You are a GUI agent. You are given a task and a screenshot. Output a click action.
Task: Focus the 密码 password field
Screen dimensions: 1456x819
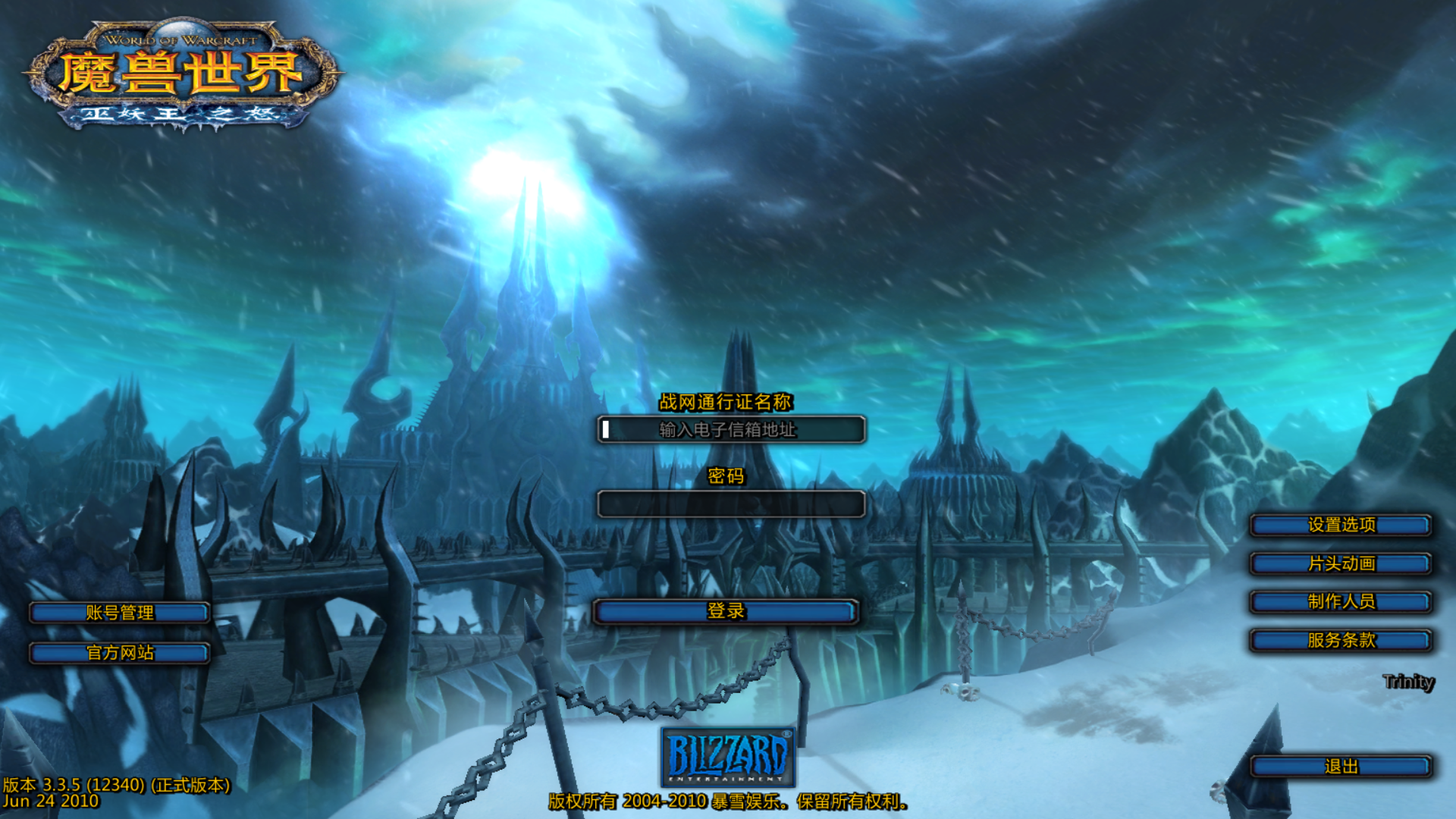(731, 504)
